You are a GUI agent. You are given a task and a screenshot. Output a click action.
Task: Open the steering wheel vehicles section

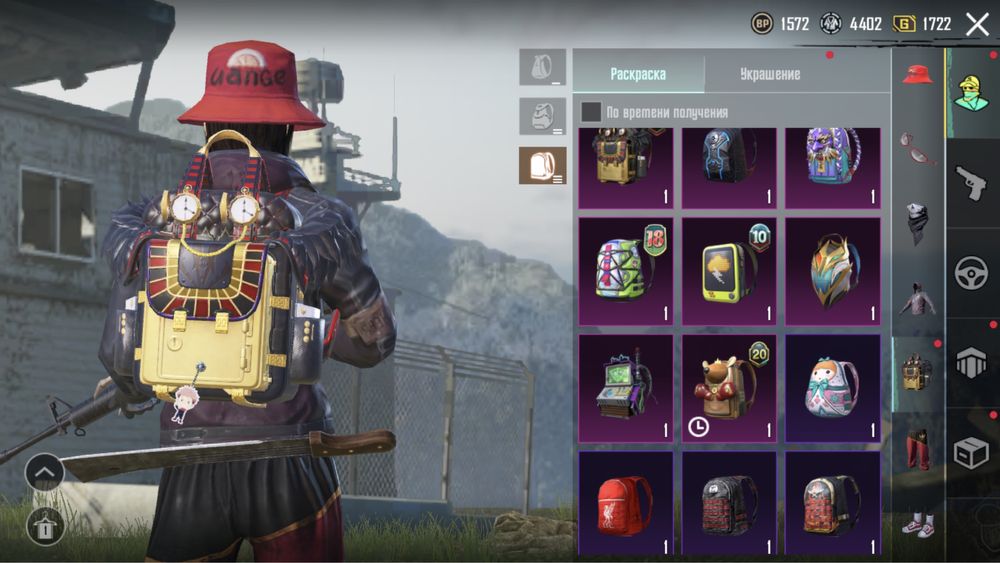[971, 273]
